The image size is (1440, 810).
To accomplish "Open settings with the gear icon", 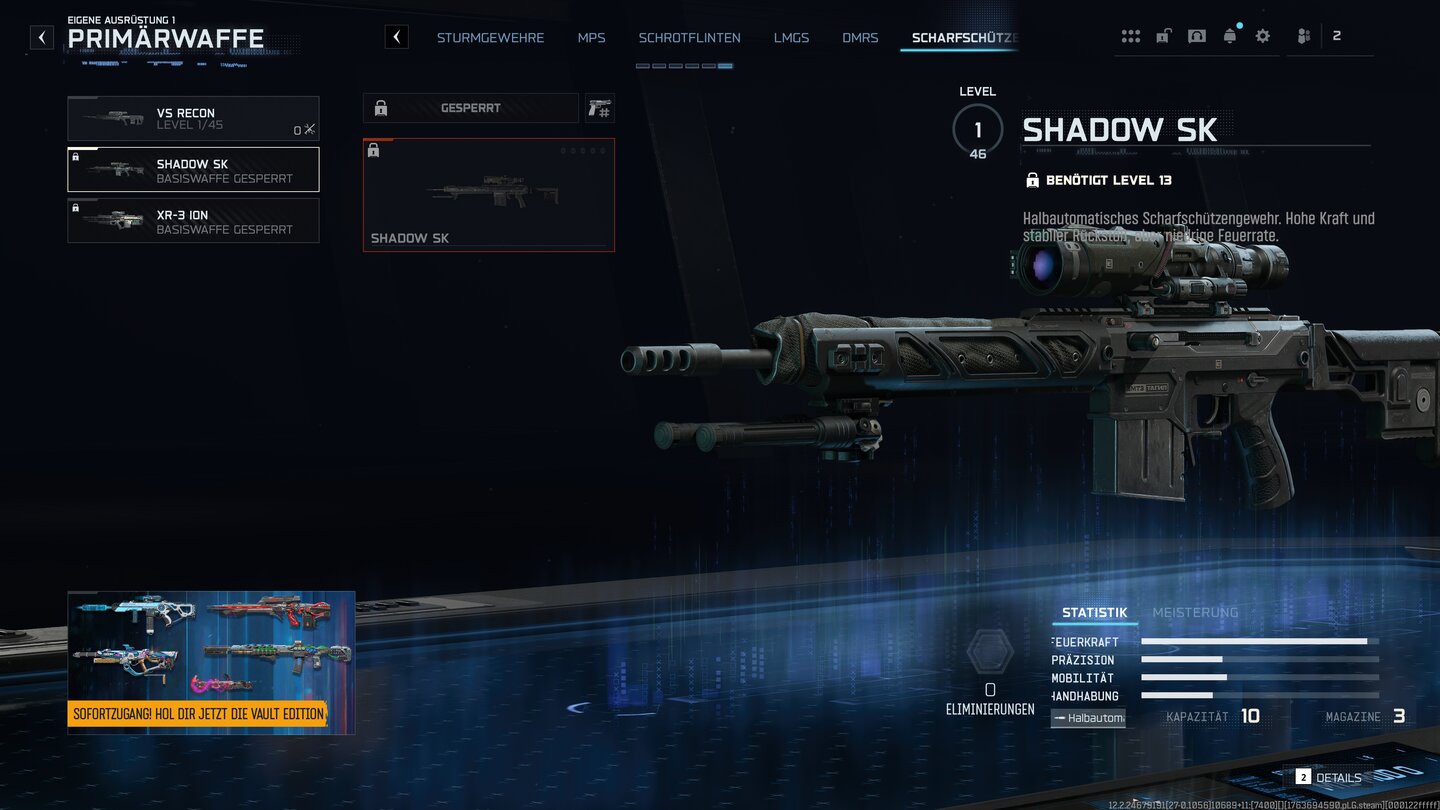I will [1263, 36].
